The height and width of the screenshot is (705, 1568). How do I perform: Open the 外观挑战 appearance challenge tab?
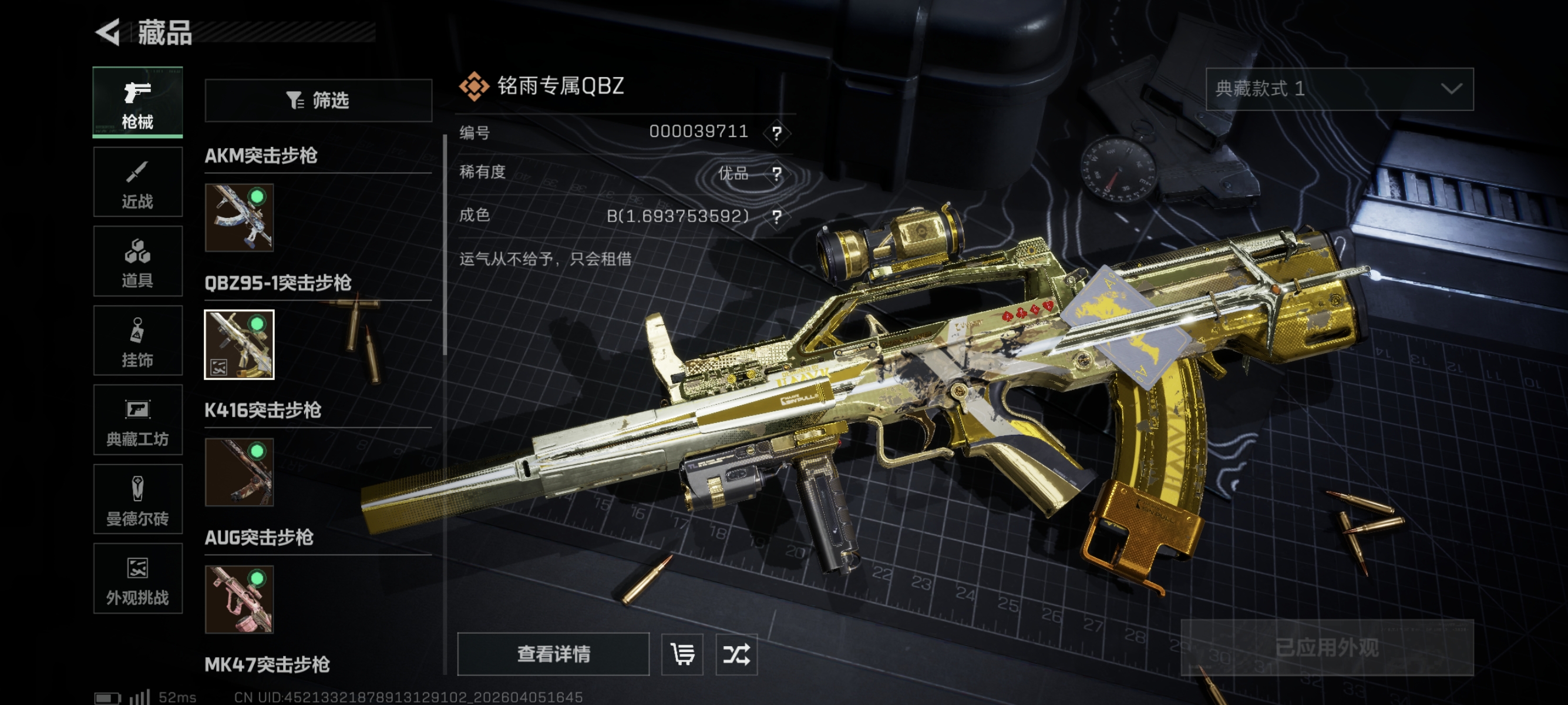(137, 578)
